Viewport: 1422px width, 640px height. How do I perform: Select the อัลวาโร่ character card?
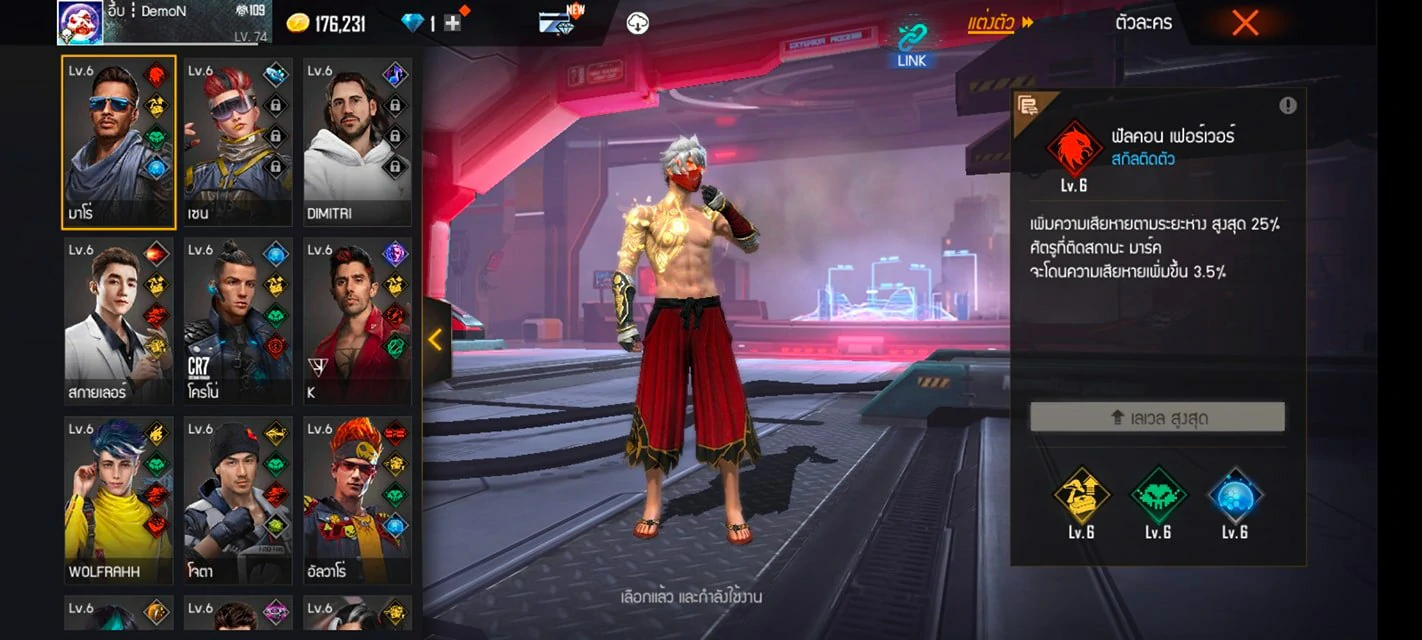tap(357, 500)
